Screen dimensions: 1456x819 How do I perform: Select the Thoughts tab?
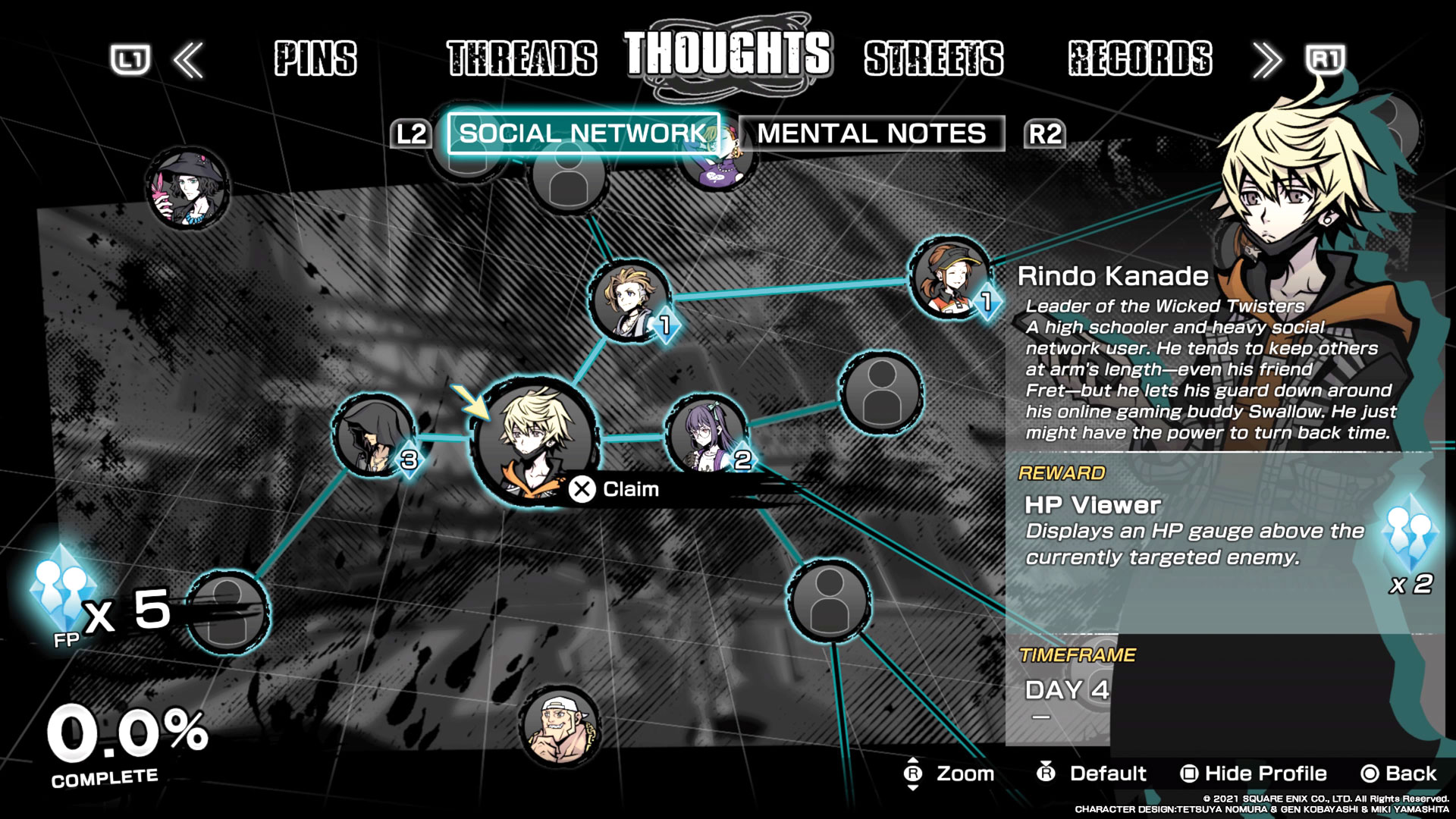click(x=728, y=53)
